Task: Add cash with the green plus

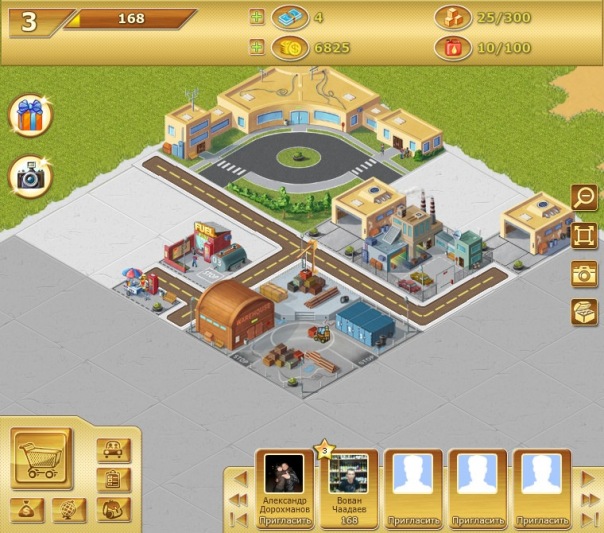Action: coord(257,17)
